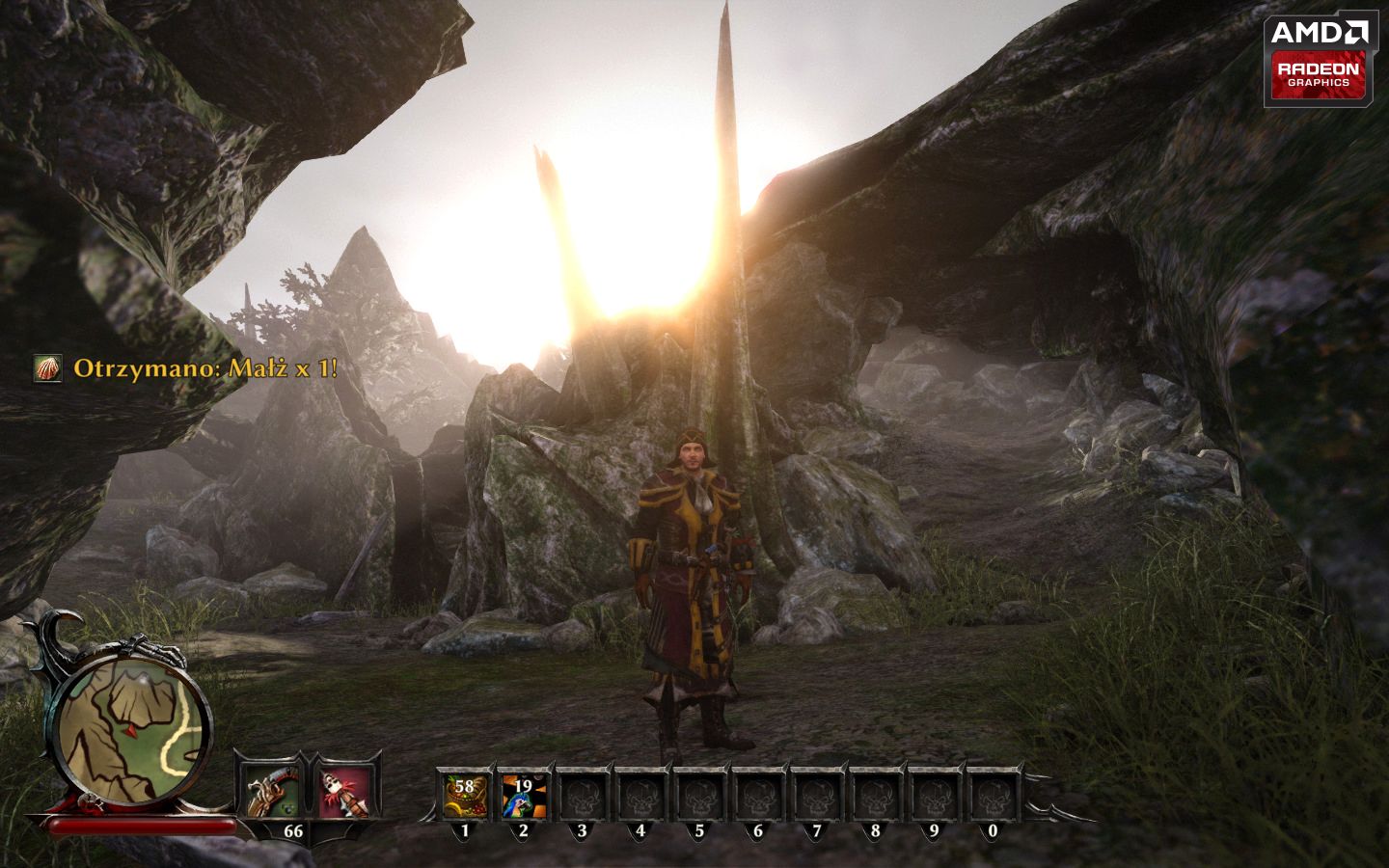Screen dimensions: 1389x868
Task: Use the provisions item in hotbar slot 1
Action: [x=465, y=797]
